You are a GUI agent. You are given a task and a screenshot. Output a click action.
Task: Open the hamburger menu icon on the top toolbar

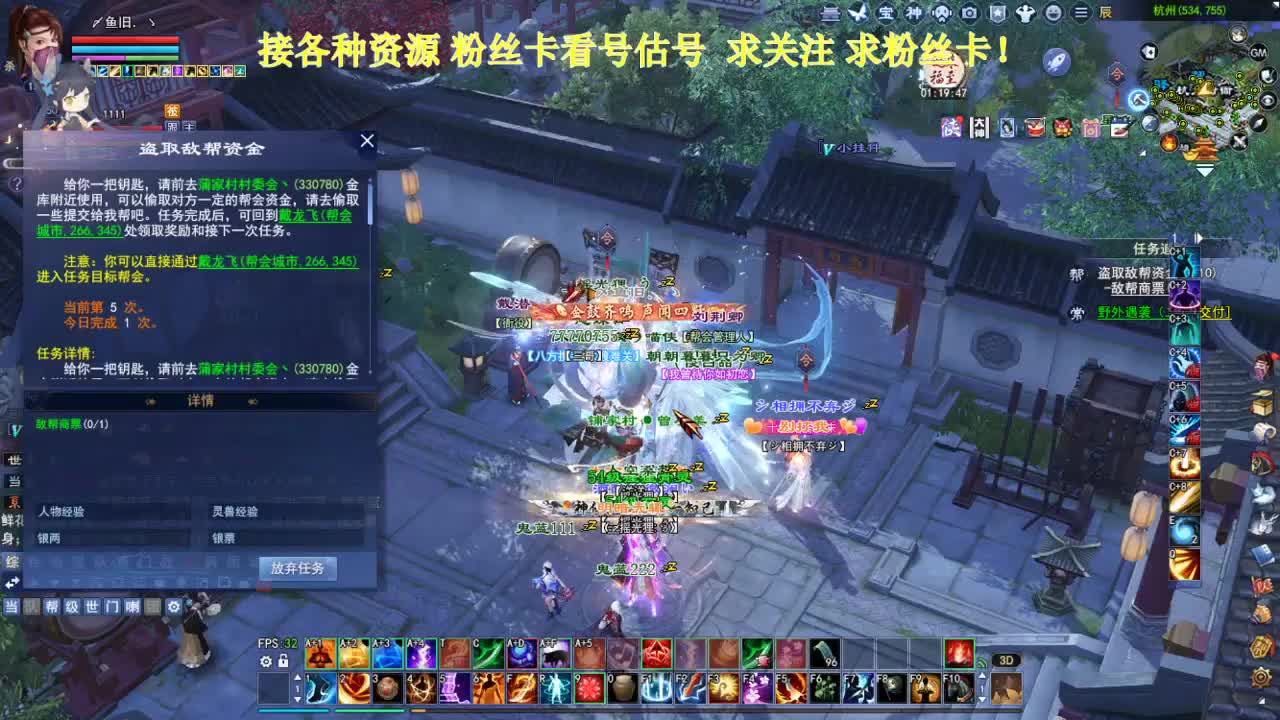coord(1080,14)
